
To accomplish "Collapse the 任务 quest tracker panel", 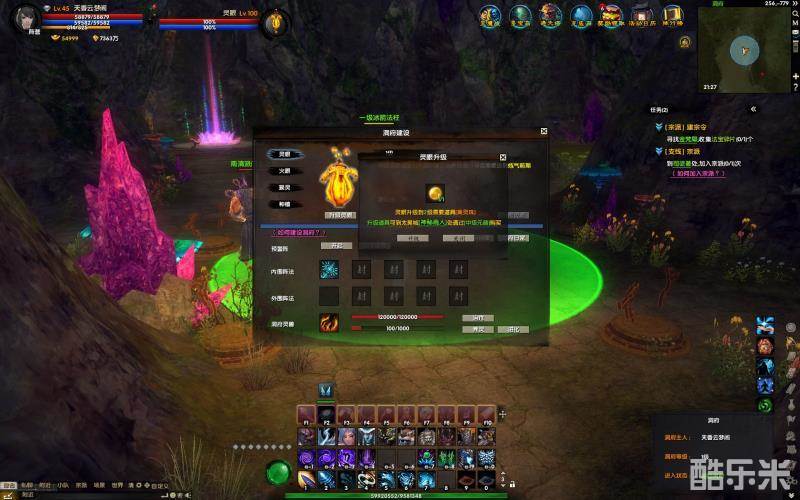I will point(753,109).
